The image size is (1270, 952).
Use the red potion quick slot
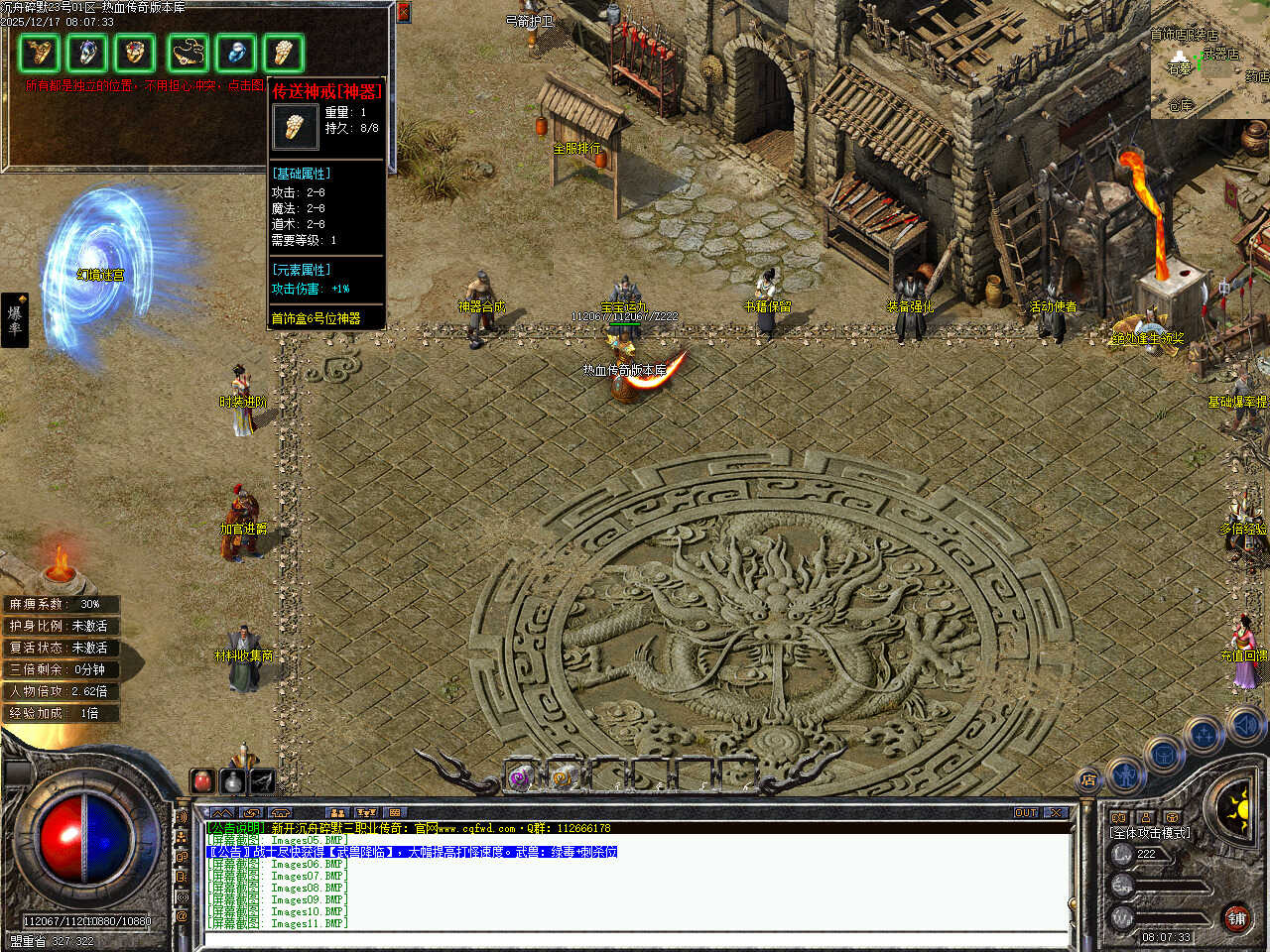point(203,780)
